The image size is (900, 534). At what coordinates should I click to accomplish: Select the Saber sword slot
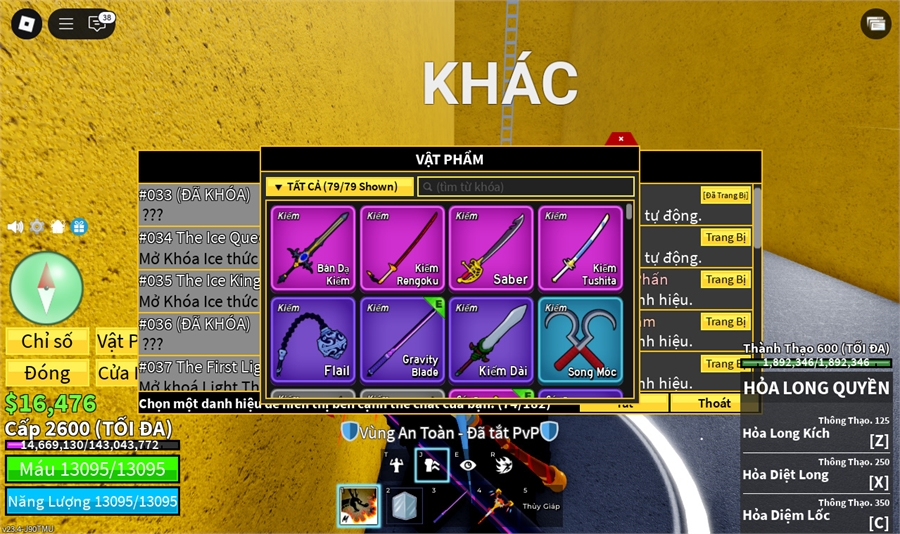tap(491, 249)
